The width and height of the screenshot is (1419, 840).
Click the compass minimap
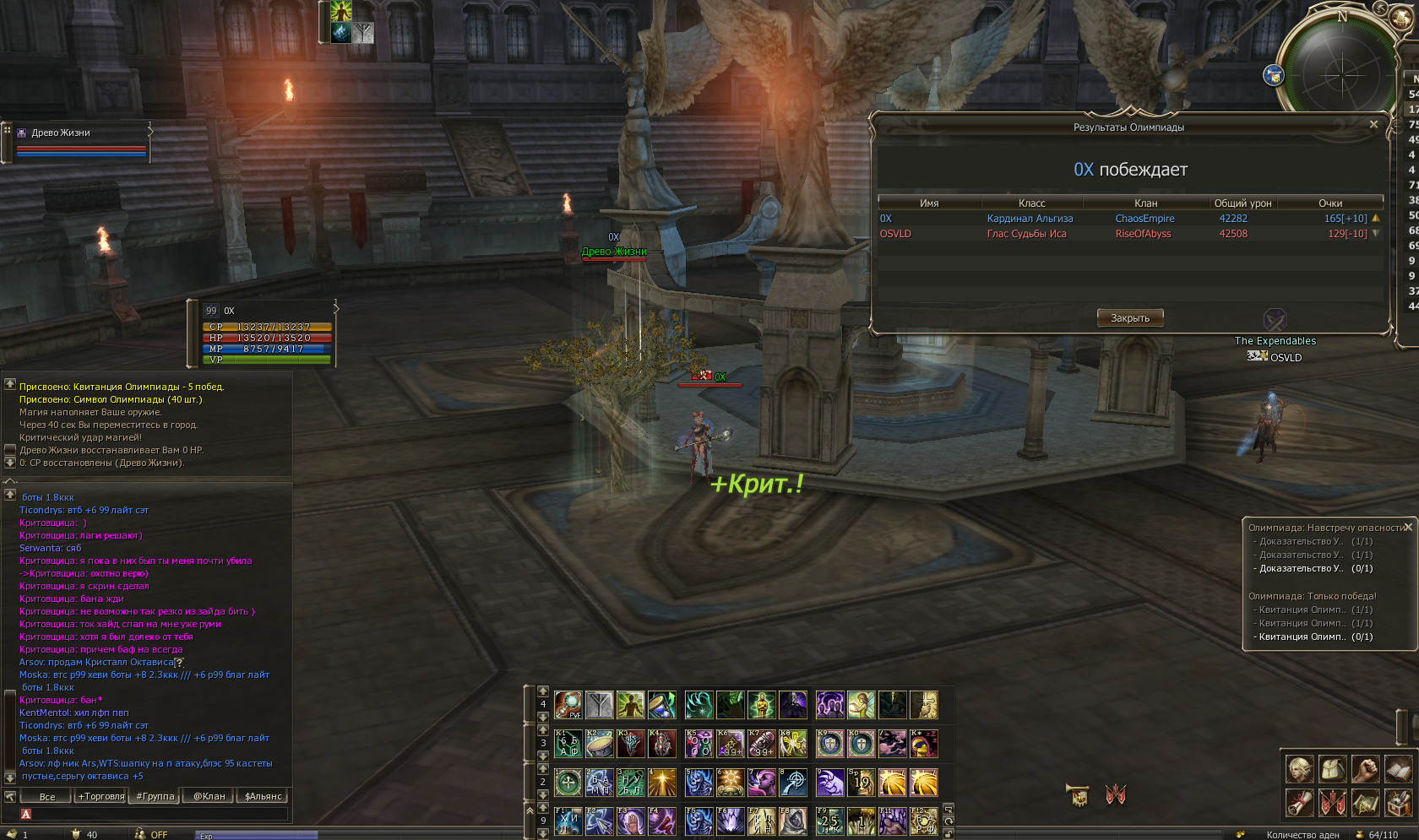pos(1341,74)
